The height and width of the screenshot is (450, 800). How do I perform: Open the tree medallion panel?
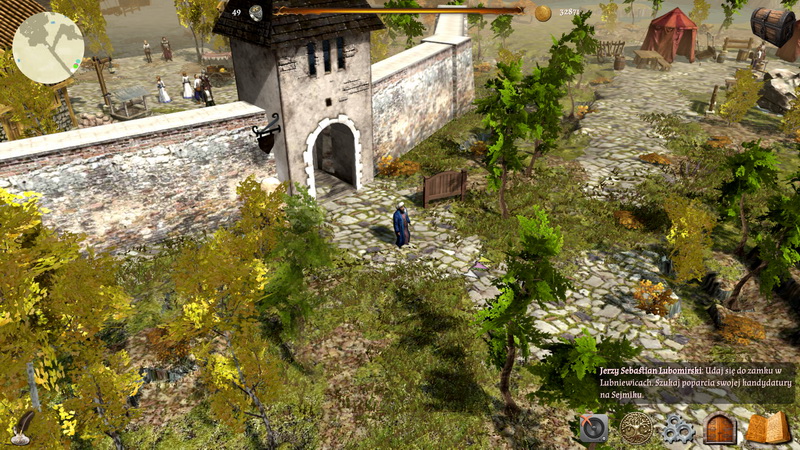[x=635, y=428]
